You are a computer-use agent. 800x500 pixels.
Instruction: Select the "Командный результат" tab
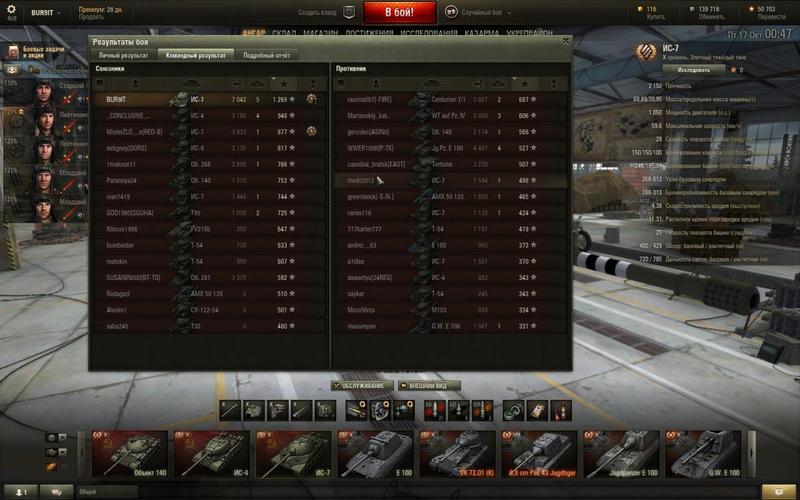(195, 56)
